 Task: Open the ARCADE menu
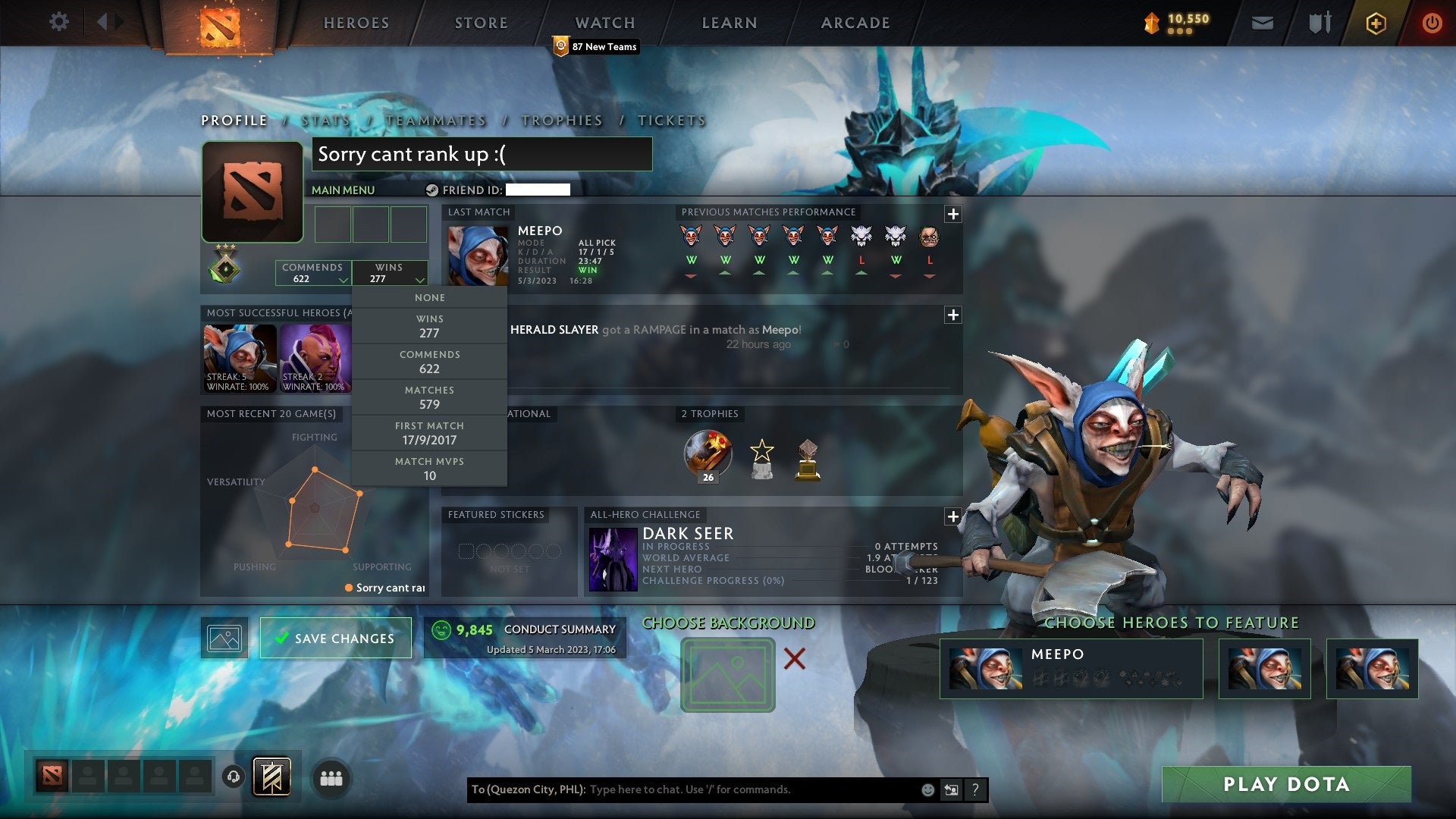coord(855,22)
